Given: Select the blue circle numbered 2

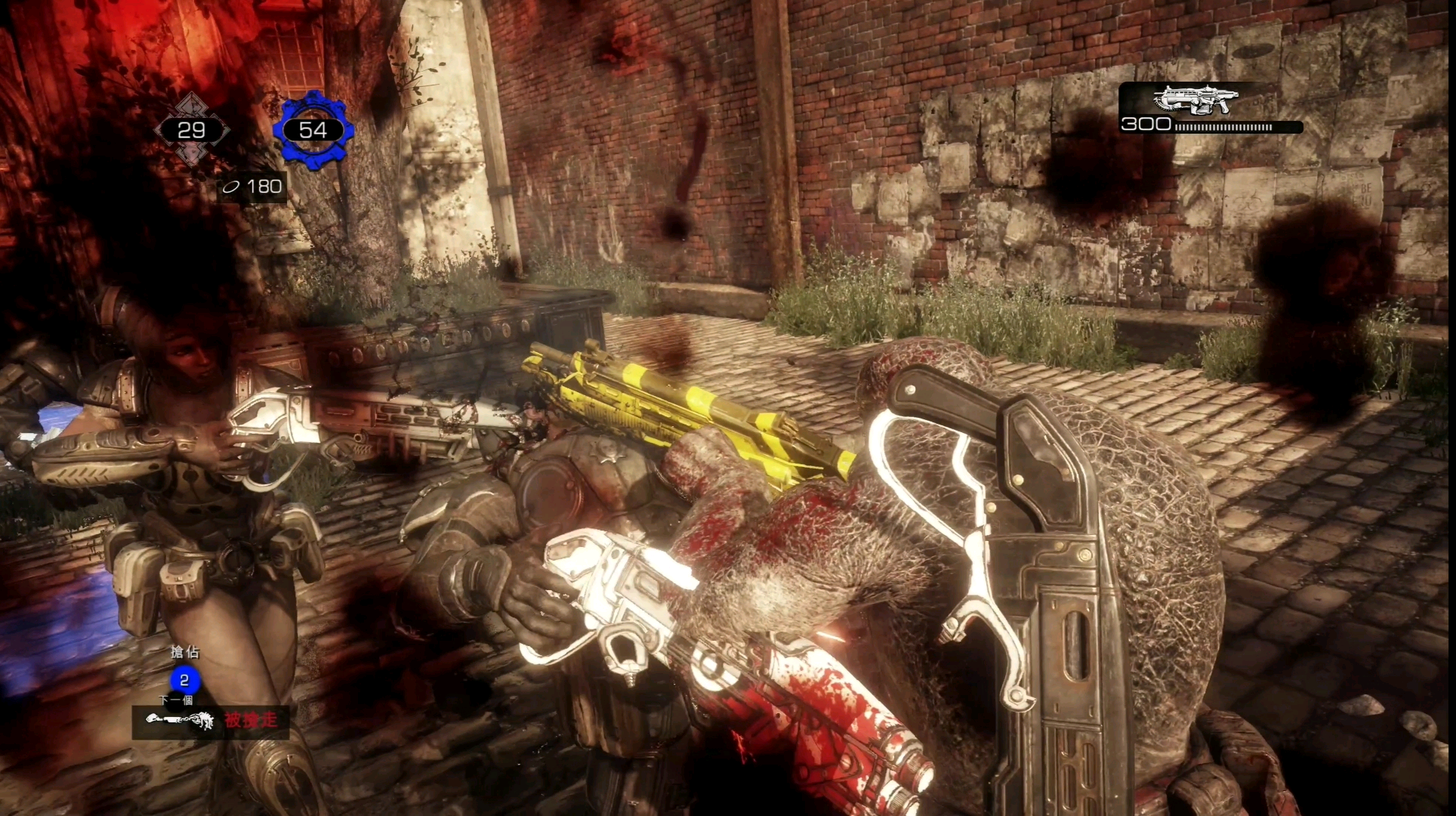Looking at the screenshot, I should click(x=184, y=680).
